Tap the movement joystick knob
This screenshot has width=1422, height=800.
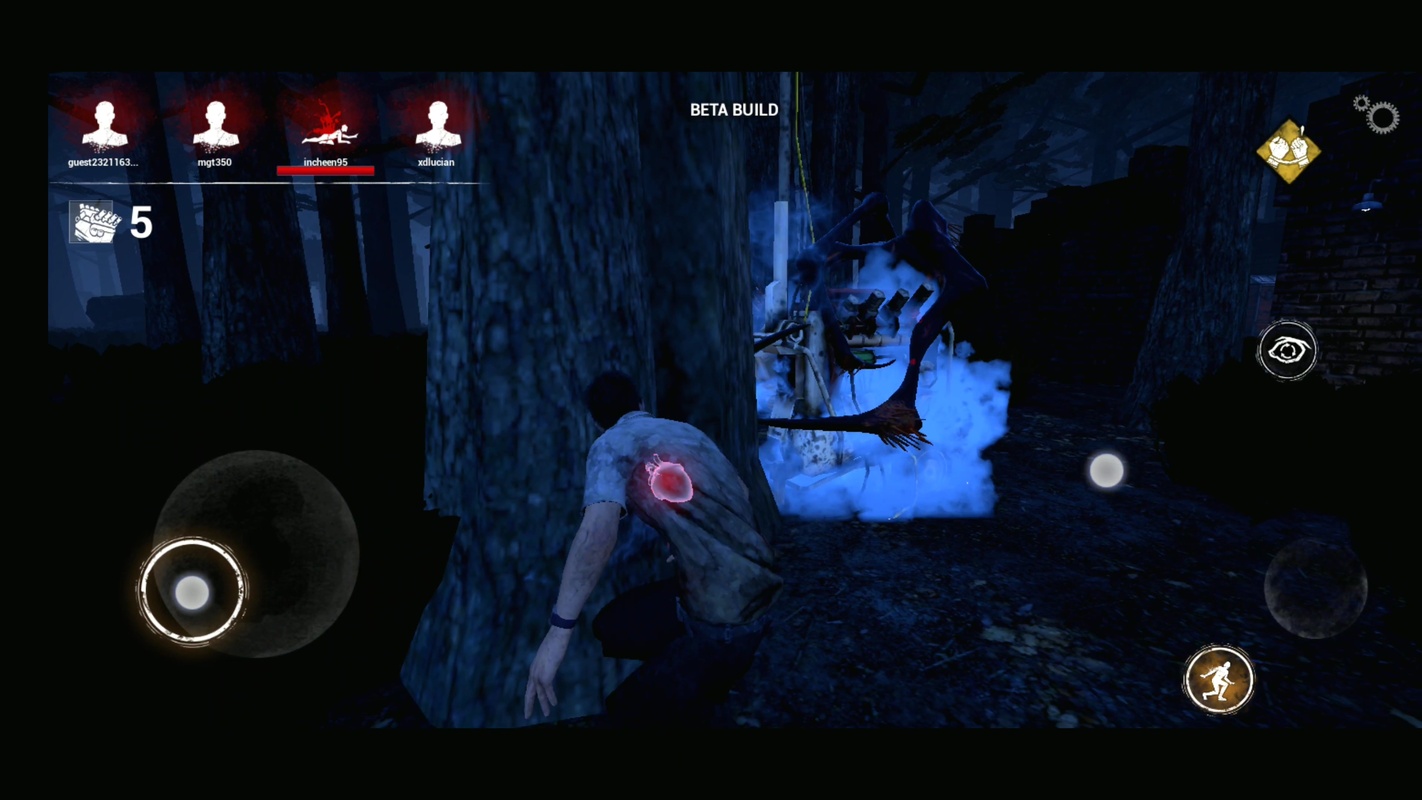point(192,593)
